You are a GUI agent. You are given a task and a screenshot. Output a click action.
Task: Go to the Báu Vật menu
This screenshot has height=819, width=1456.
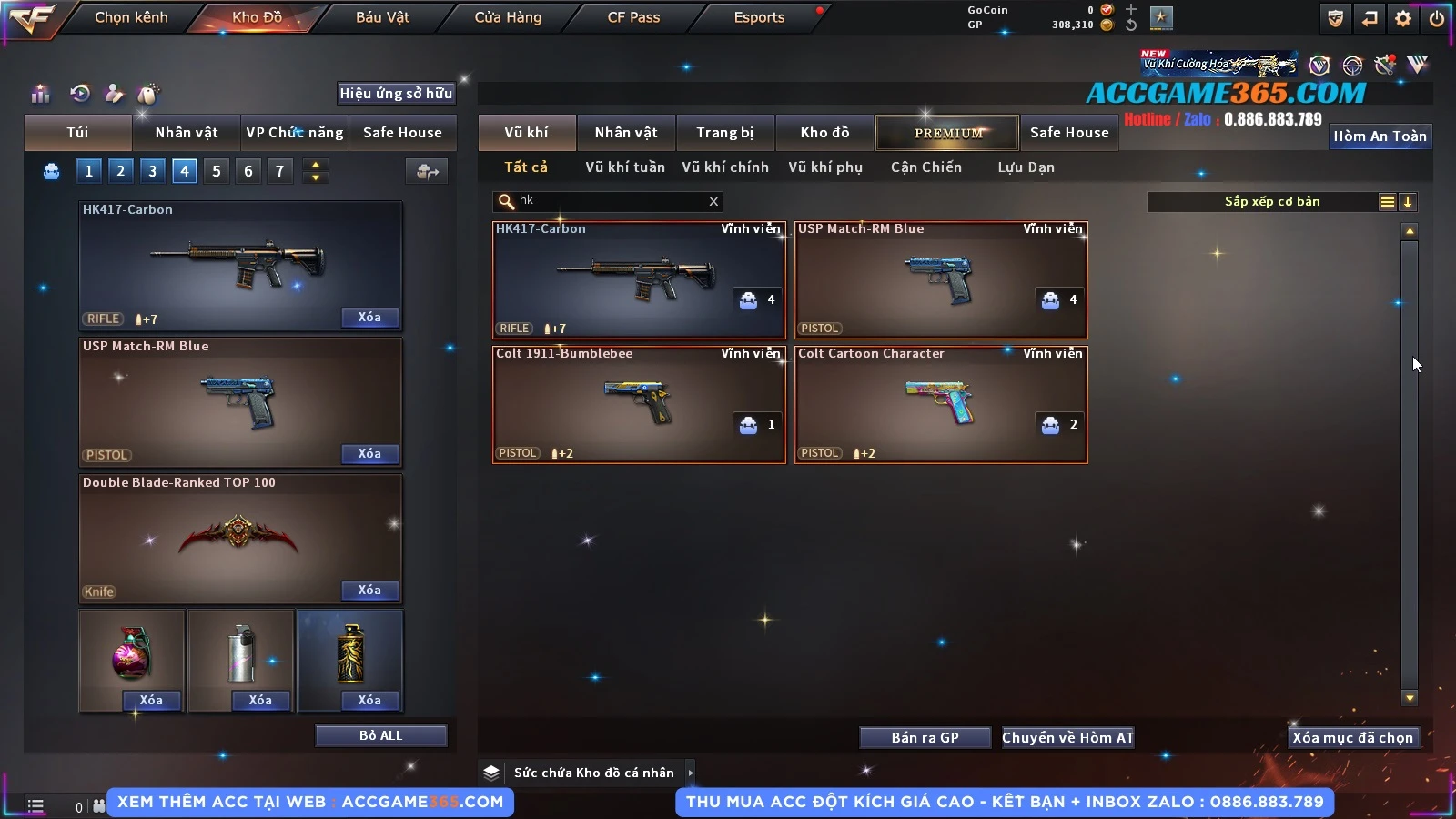tap(382, 17)
